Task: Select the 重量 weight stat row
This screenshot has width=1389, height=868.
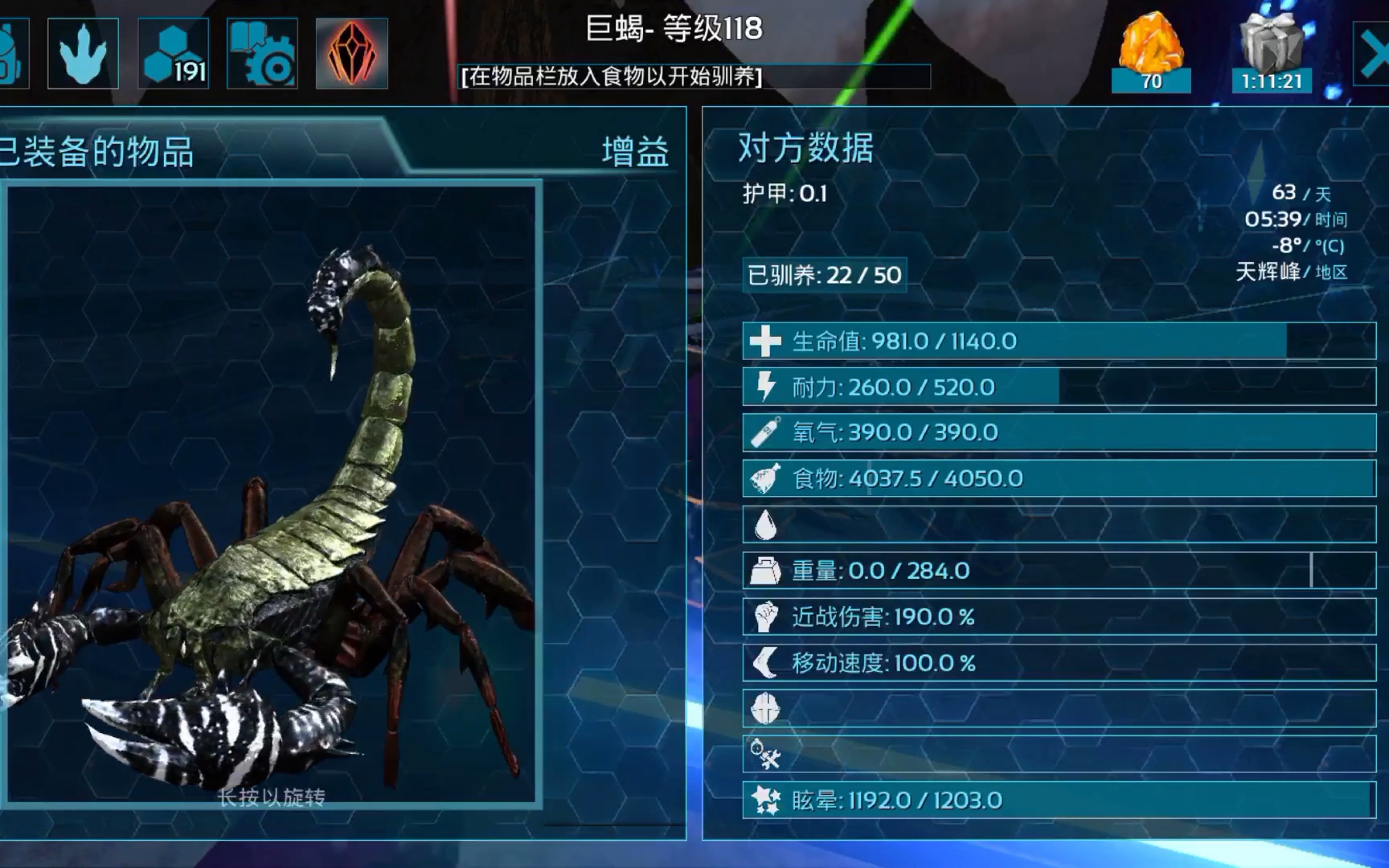Action: (x=1059, y=571)
